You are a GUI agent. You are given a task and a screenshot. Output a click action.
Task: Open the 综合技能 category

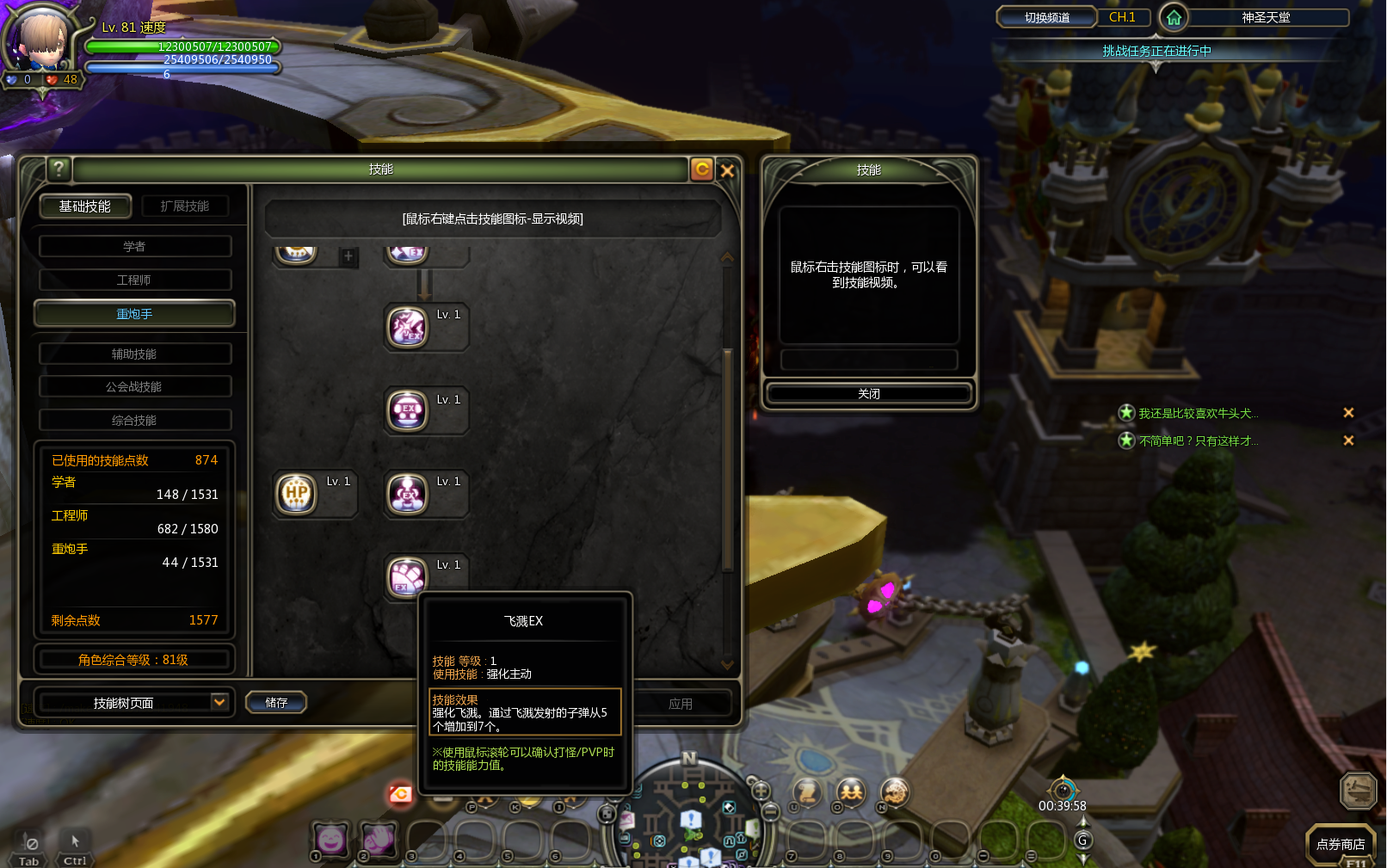point(134,421)
